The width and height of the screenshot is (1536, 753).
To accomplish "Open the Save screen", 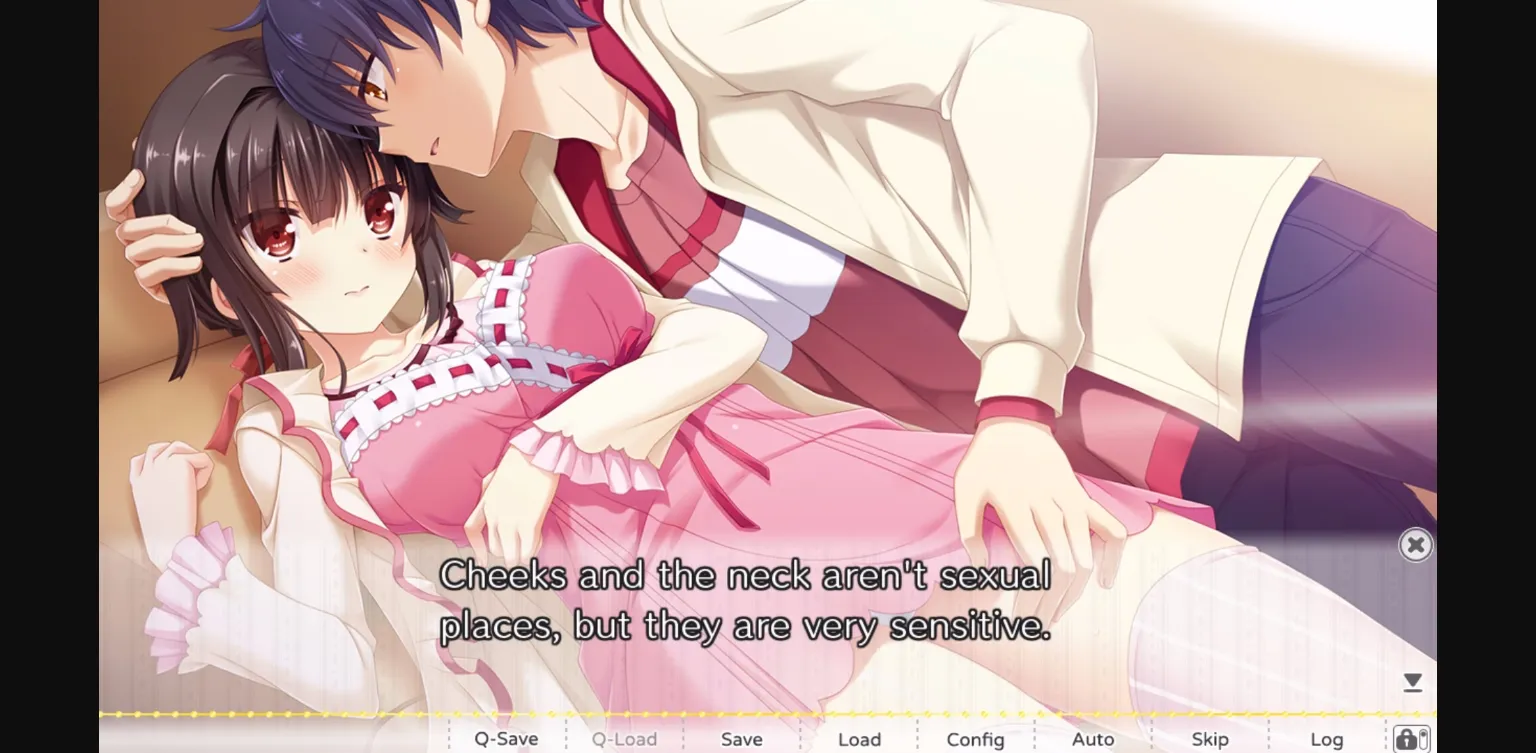I will [740, 739].
